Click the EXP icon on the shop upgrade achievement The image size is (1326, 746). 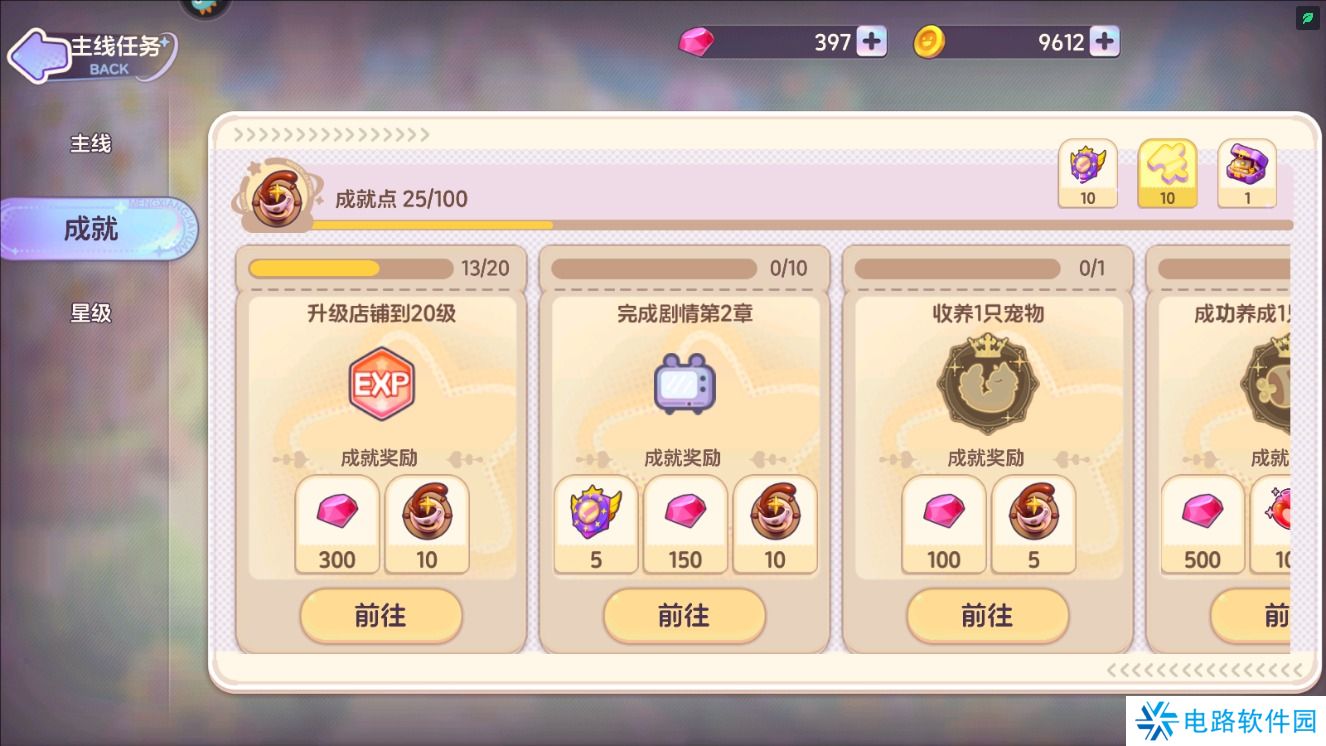381,384
